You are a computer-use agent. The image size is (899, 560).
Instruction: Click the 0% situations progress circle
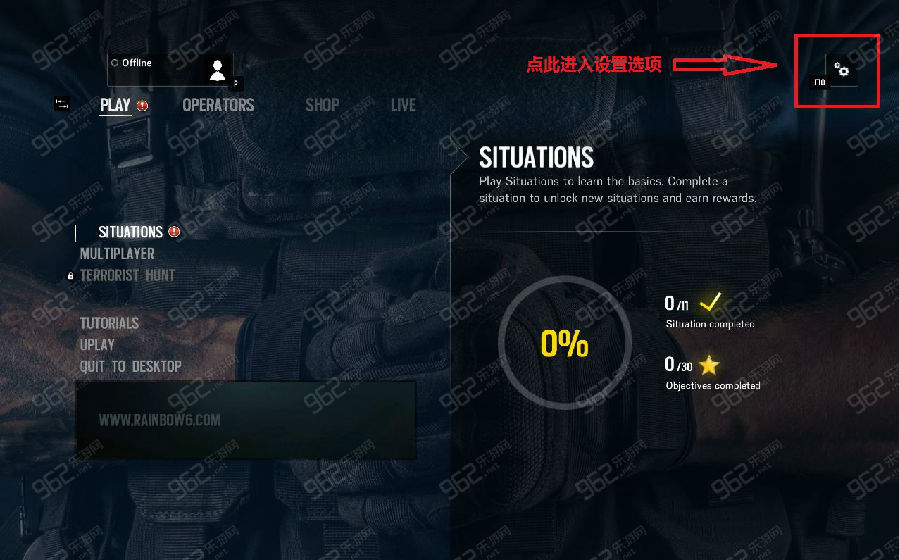point(564,344)
